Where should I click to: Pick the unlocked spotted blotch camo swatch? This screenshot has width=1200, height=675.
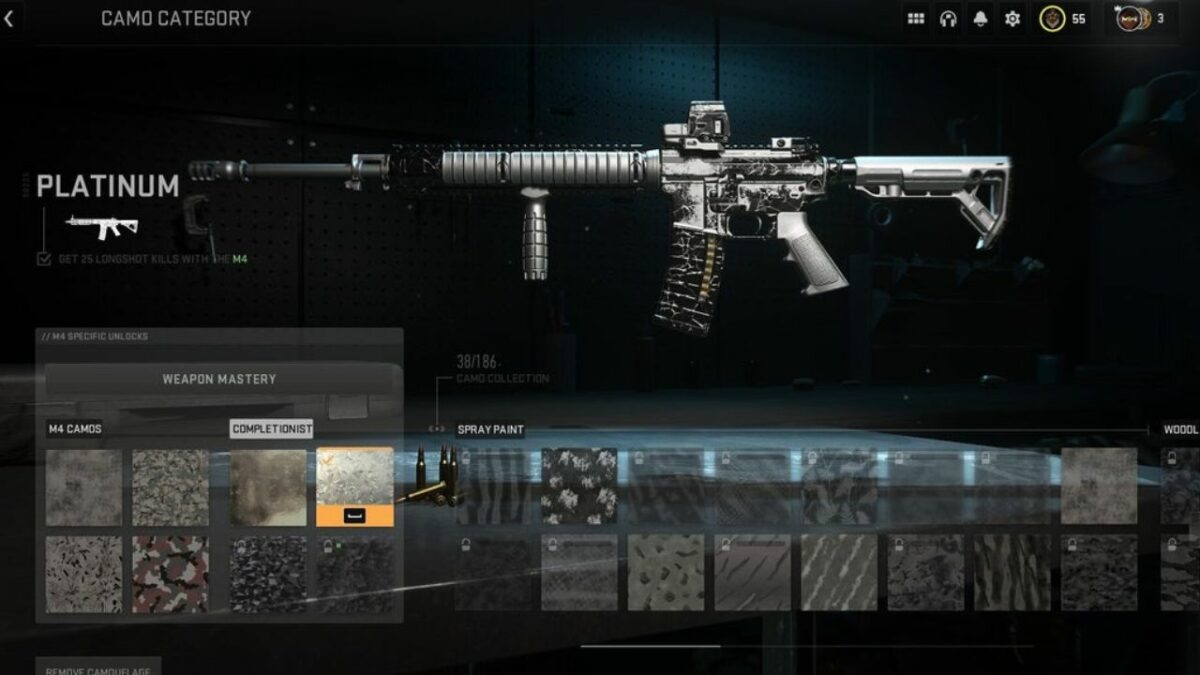[x=666, y=572]
